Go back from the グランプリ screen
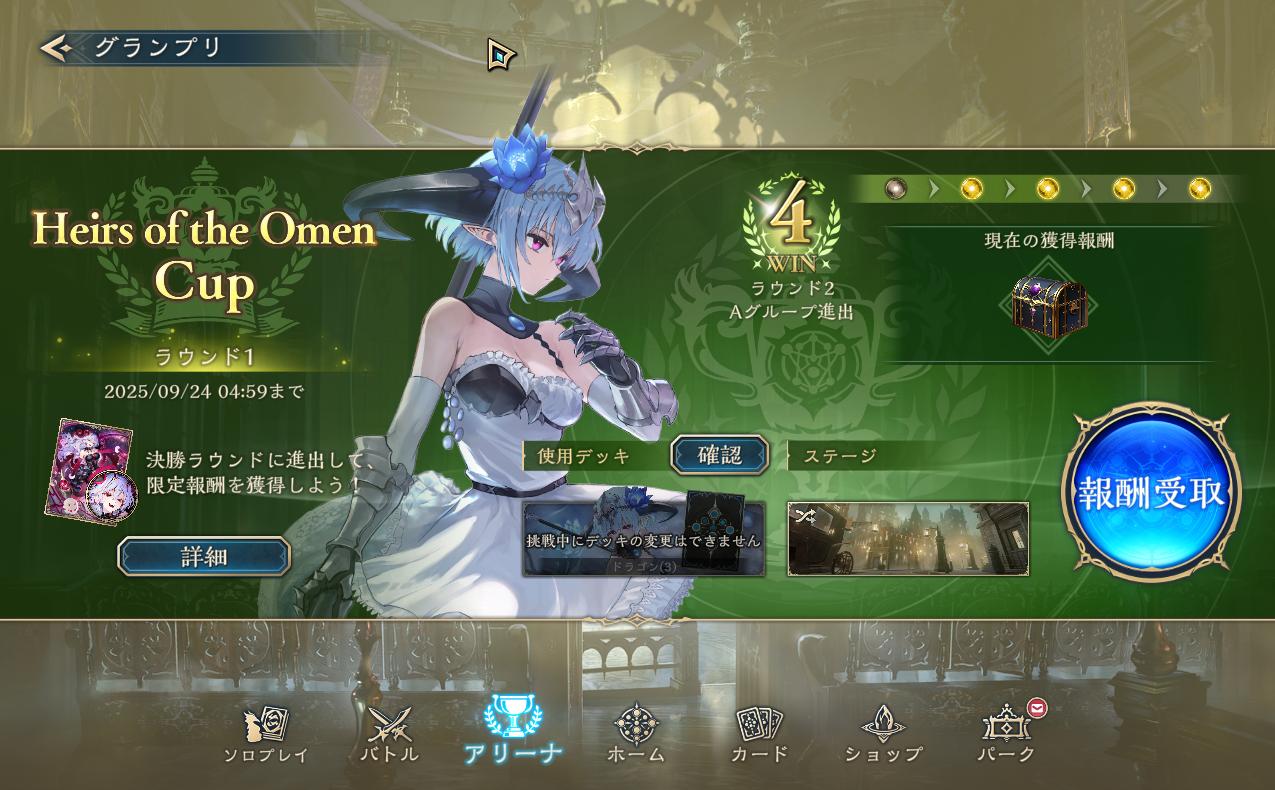 coord(55,47)
